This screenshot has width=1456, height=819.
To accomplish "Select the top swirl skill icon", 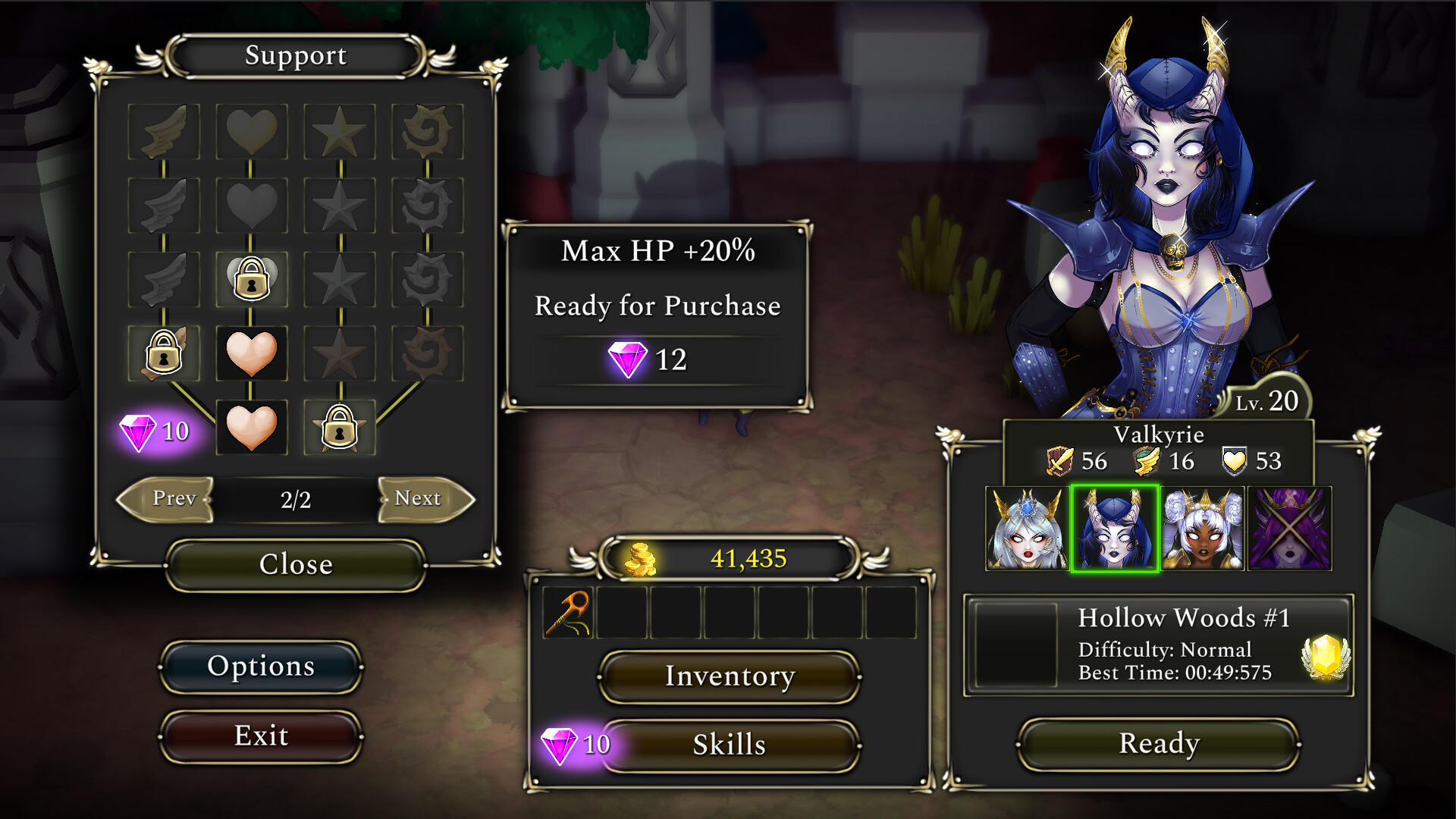I will click(x=427, y=129).
